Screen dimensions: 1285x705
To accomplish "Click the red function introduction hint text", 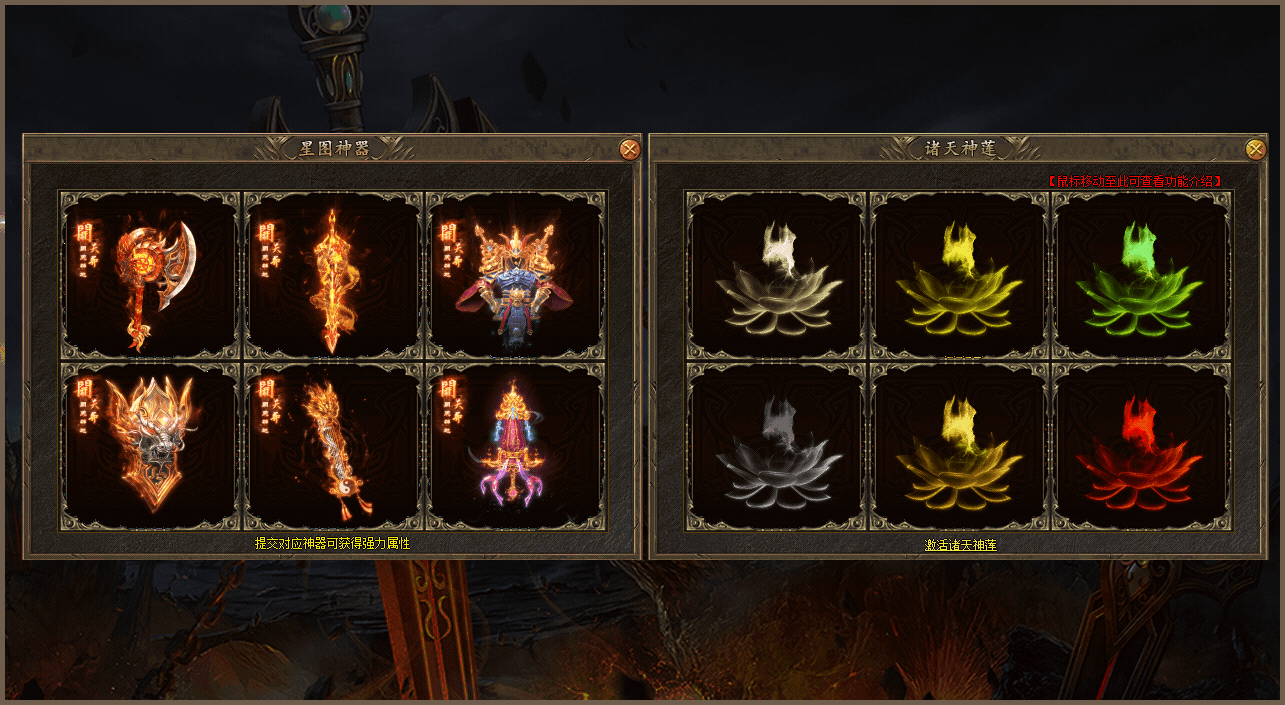I will point(1134,181).
